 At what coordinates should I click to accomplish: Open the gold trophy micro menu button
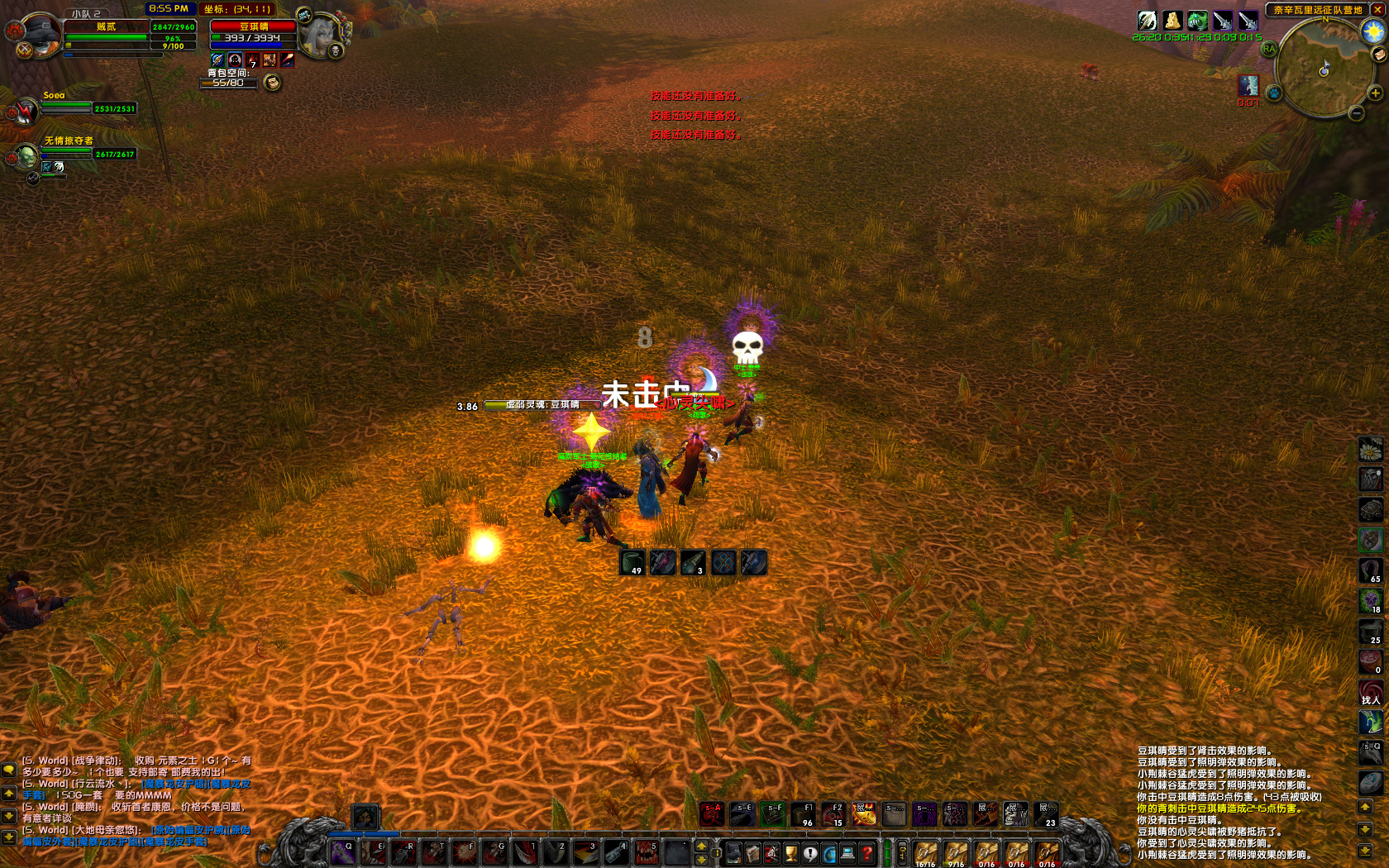791,853
